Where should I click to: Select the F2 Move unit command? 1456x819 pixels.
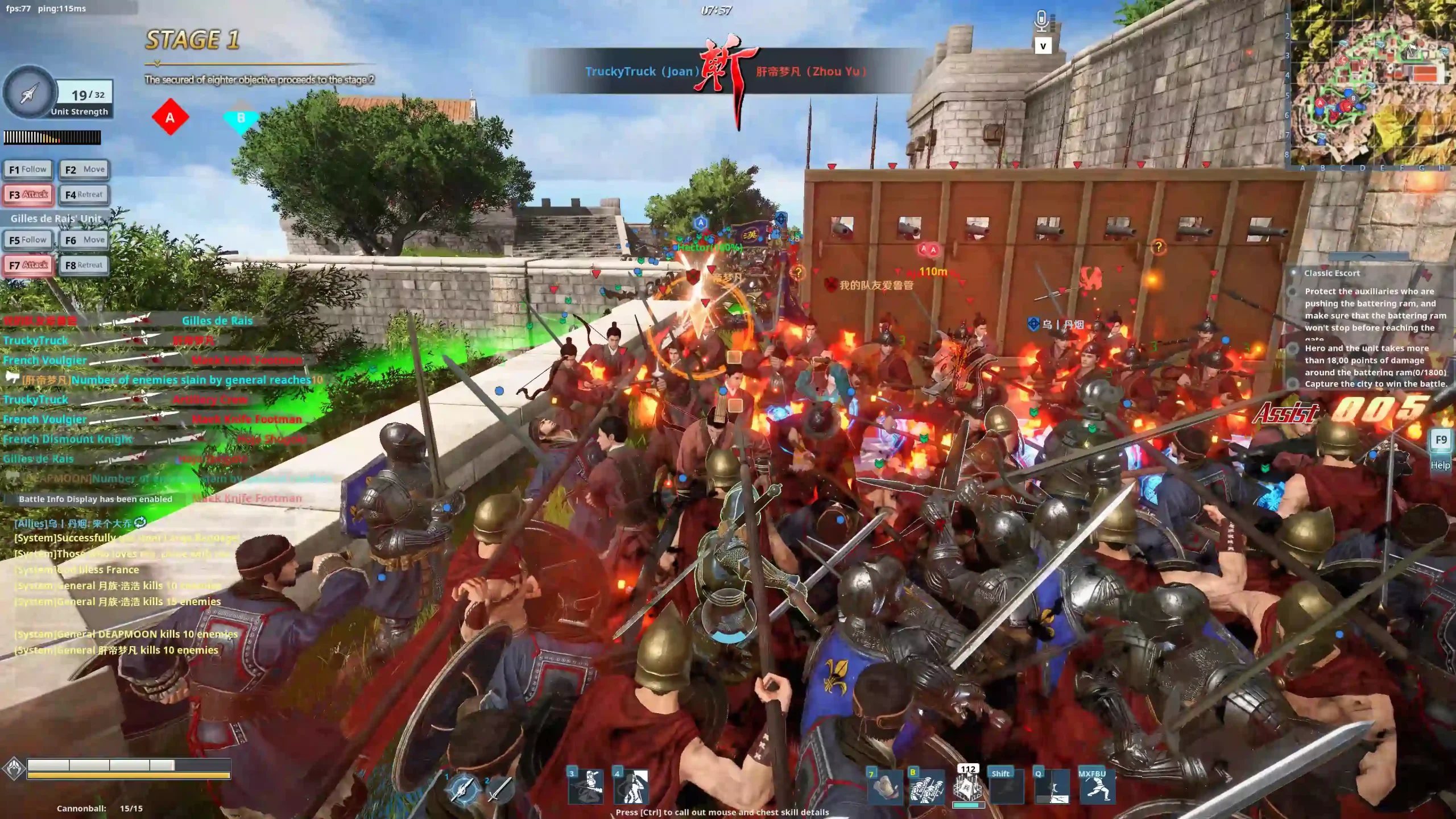(x=84, y=169)
